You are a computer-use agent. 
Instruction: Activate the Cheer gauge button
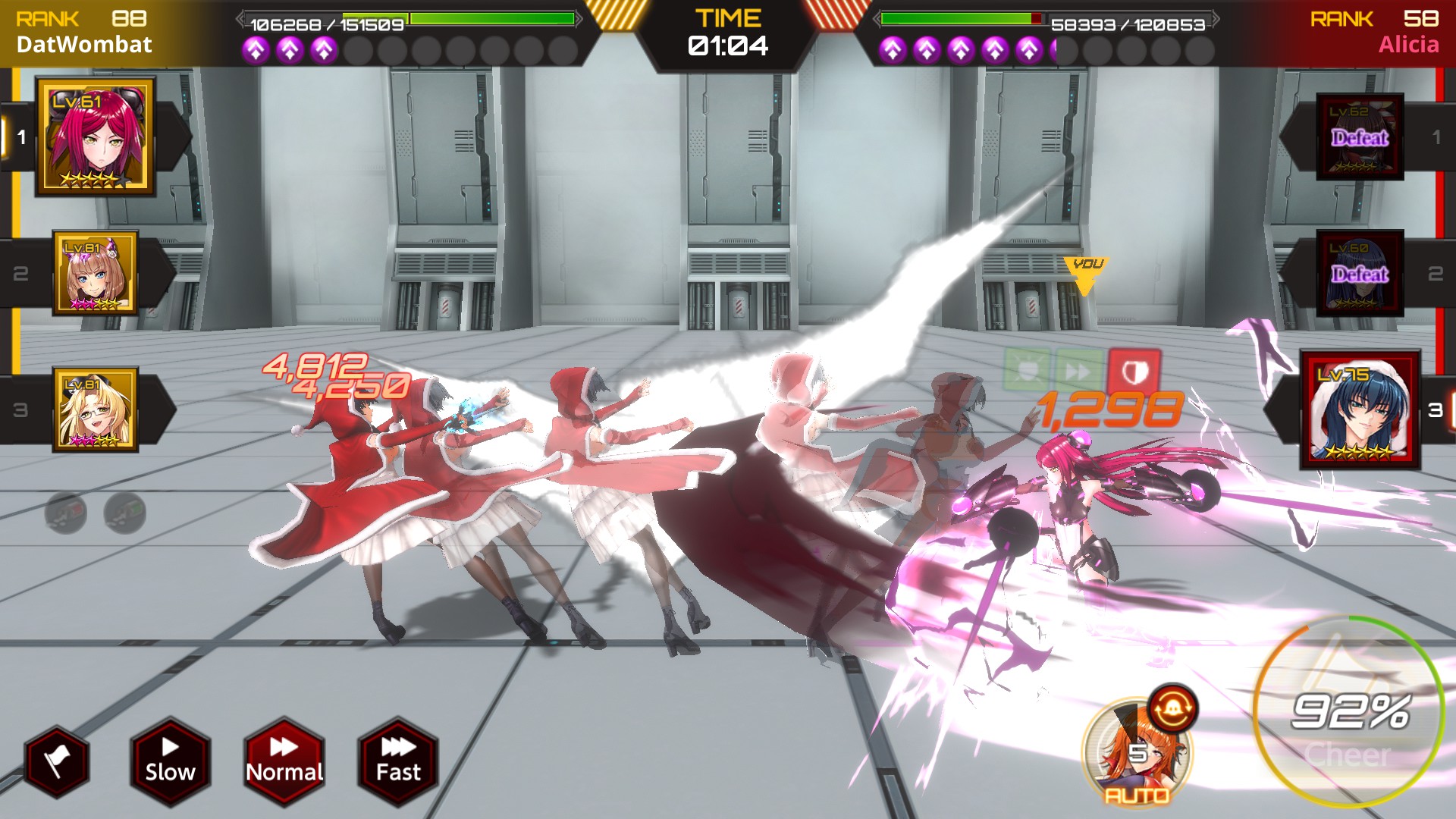pos(1348,713)
